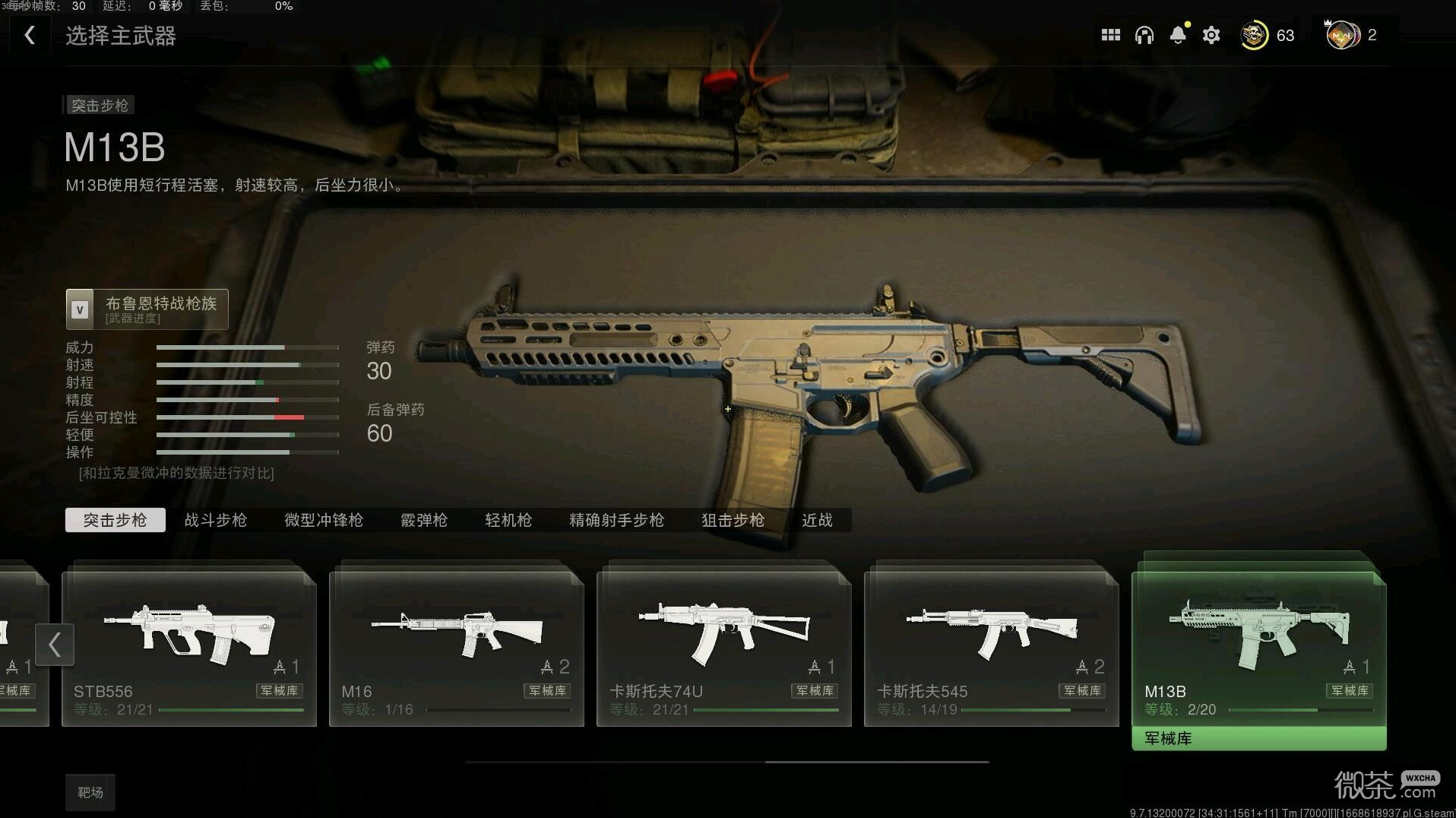1456x818 pixels.
Task: Open 军械库 on the M13B card
Action: pos(1258,738)
